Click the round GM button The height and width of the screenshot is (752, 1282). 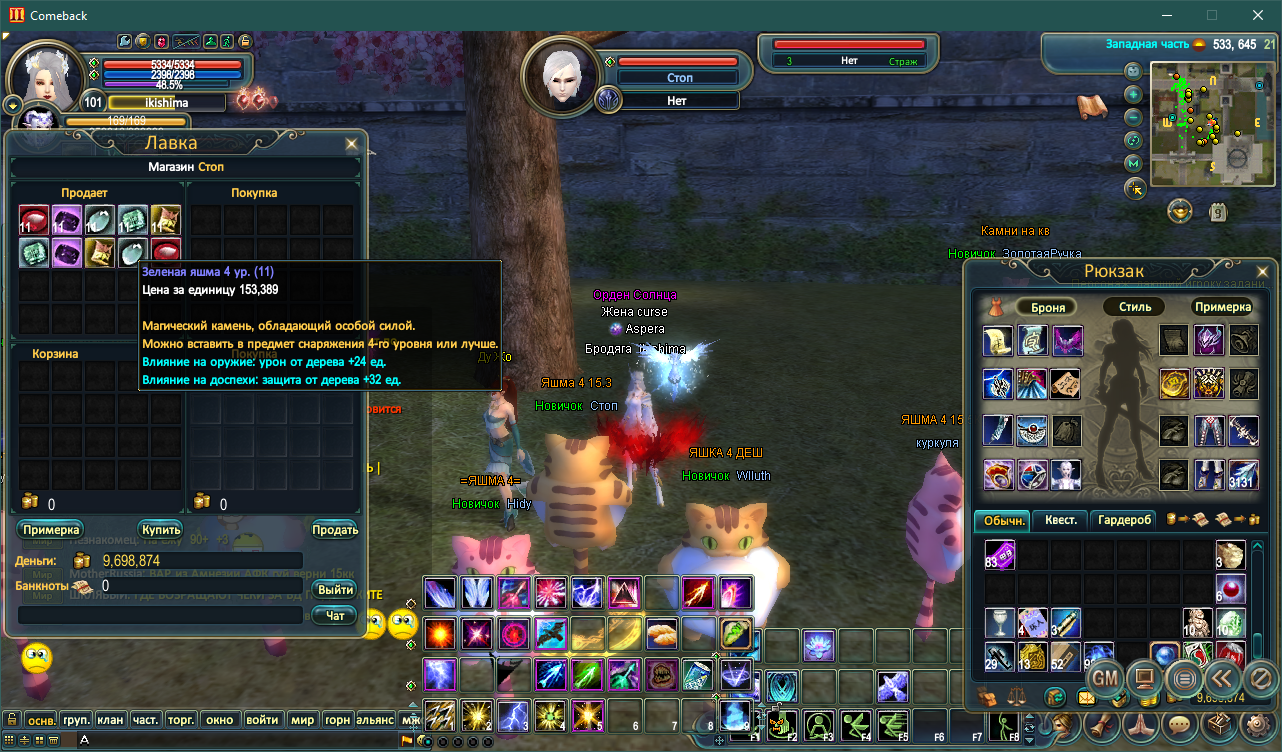pos(1105,677)
